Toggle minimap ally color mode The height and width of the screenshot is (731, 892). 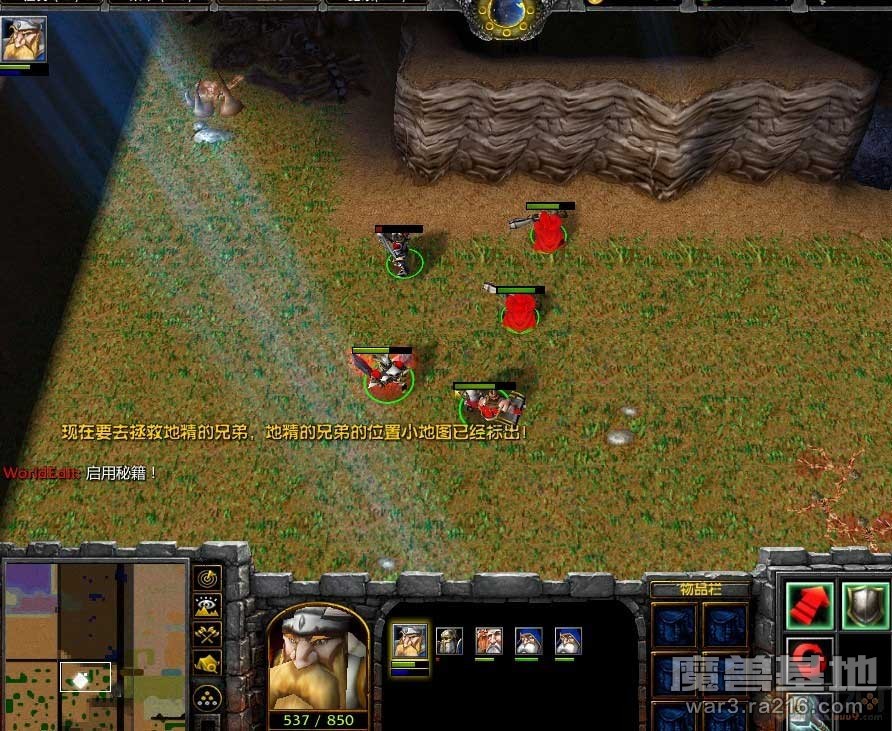pos(207,634)
